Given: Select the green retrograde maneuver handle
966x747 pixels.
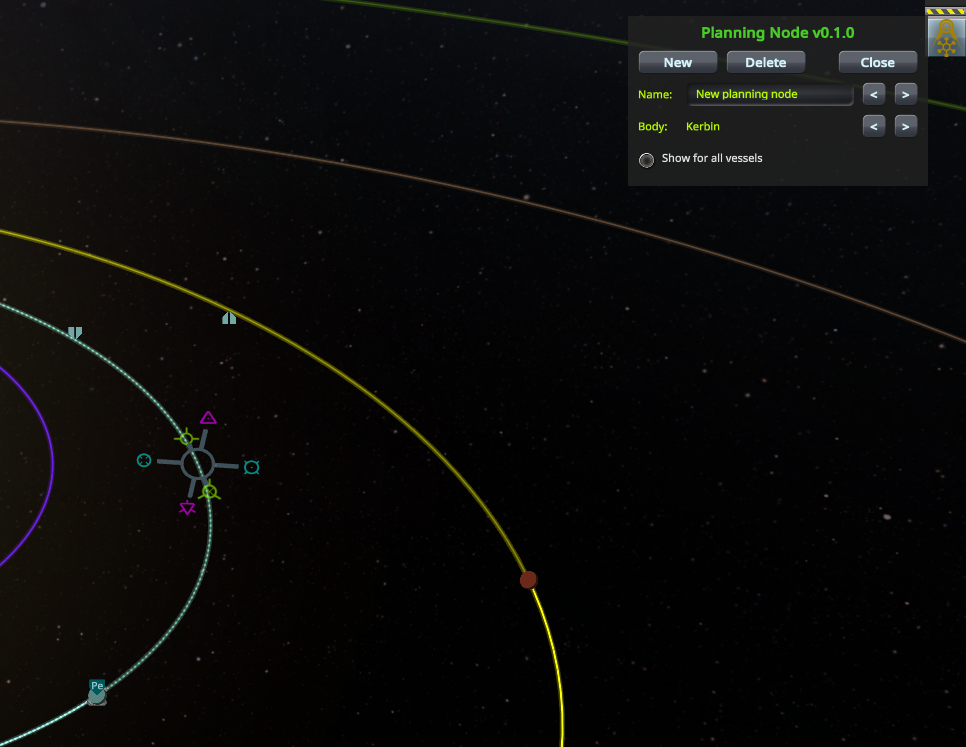Looking at the screenshot, I should (x=209, y=491).
